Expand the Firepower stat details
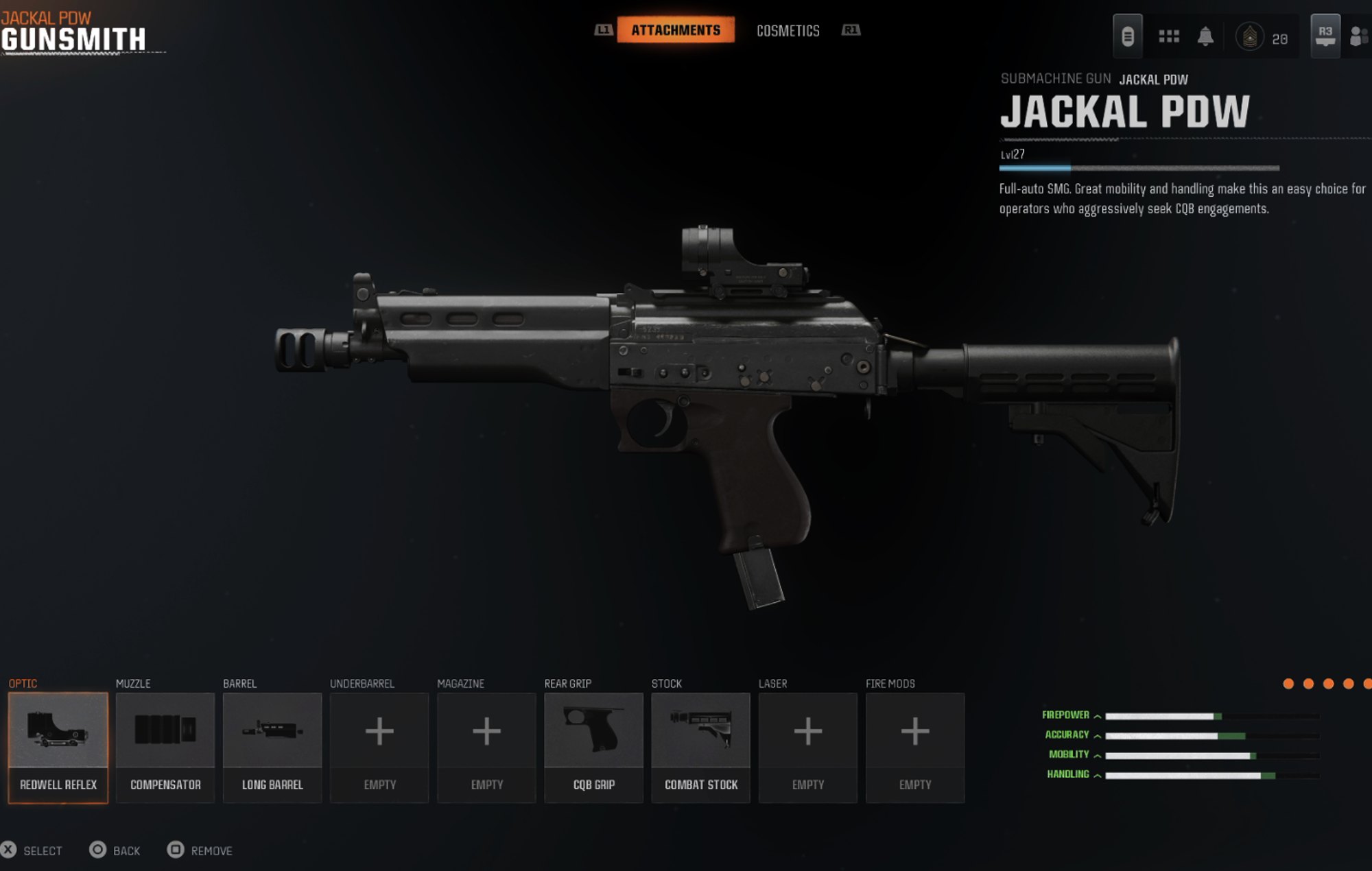The image size is (1372, 871). pos(1098,715)
